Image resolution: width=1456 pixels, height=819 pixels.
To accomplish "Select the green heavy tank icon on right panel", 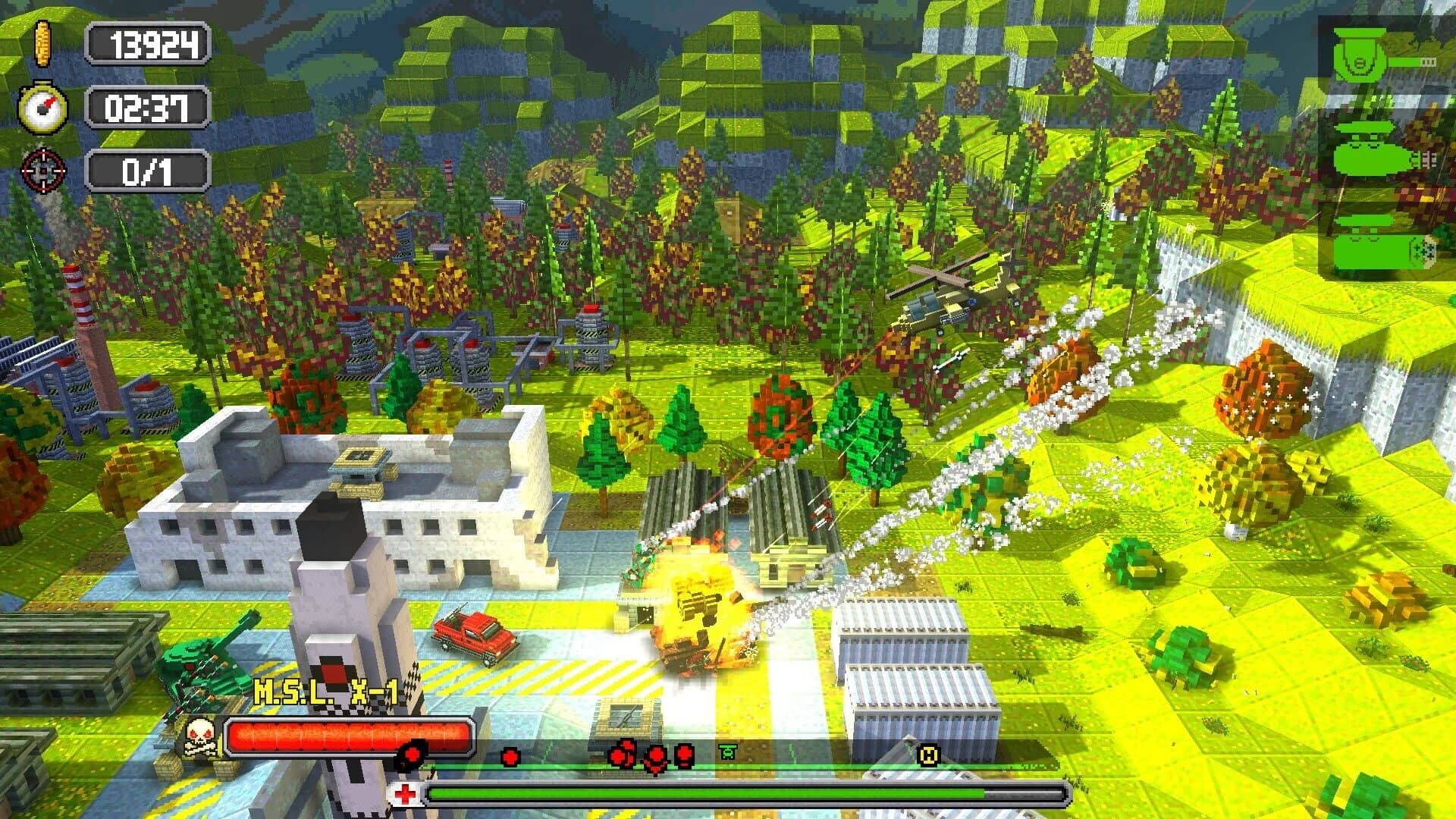I will tap(1373, 146).
